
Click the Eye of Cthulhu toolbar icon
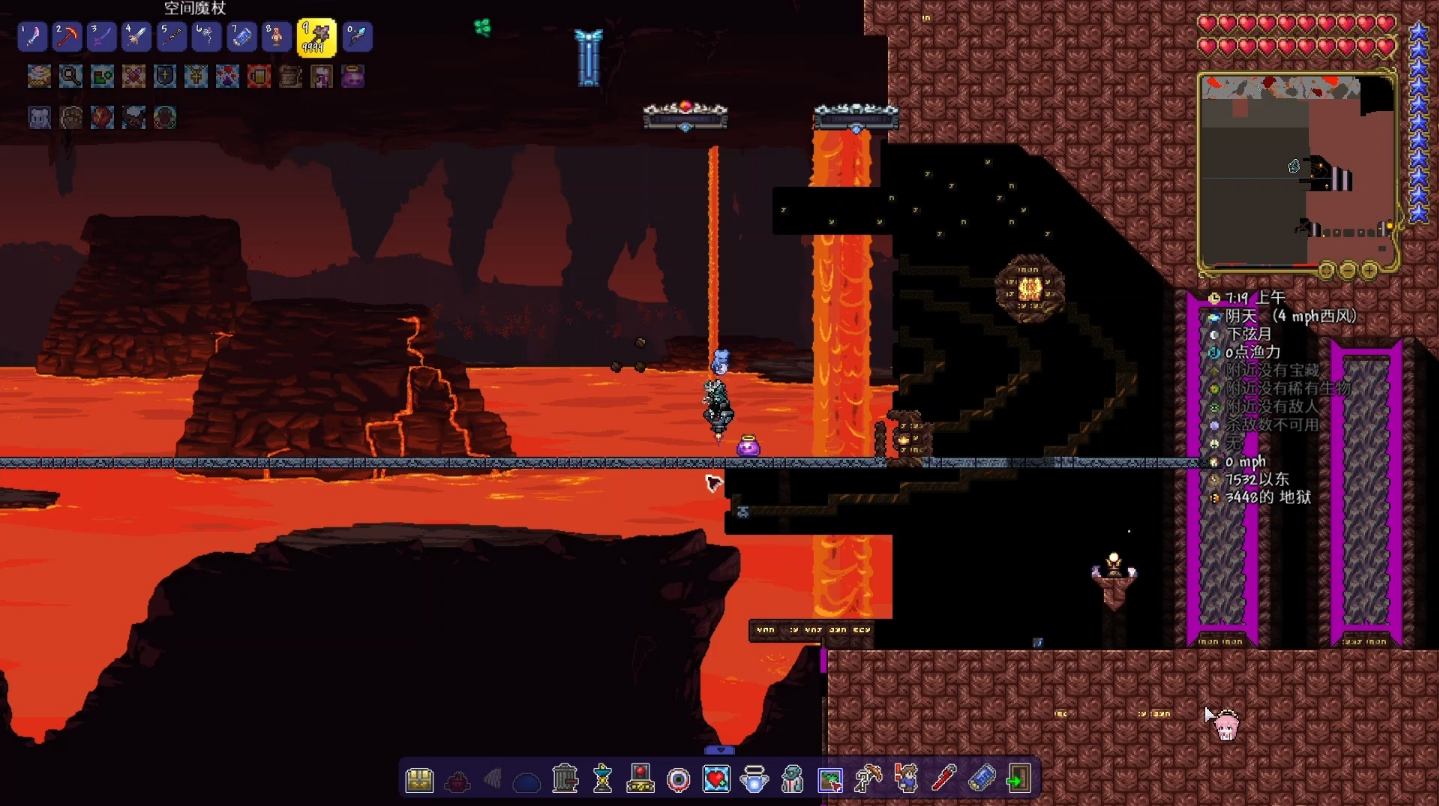679,779
